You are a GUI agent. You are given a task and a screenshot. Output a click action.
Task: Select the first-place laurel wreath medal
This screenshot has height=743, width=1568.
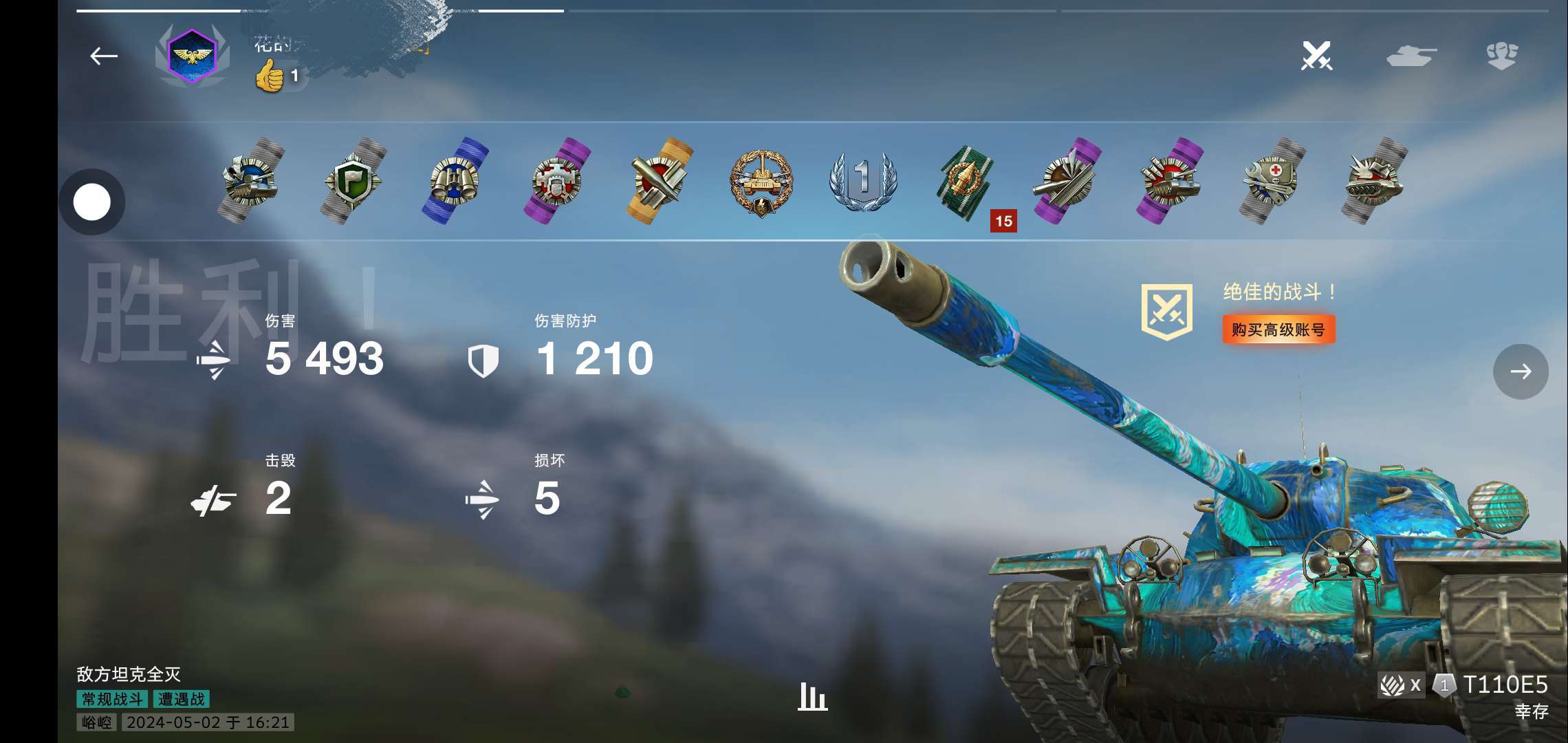coord(862,180)
